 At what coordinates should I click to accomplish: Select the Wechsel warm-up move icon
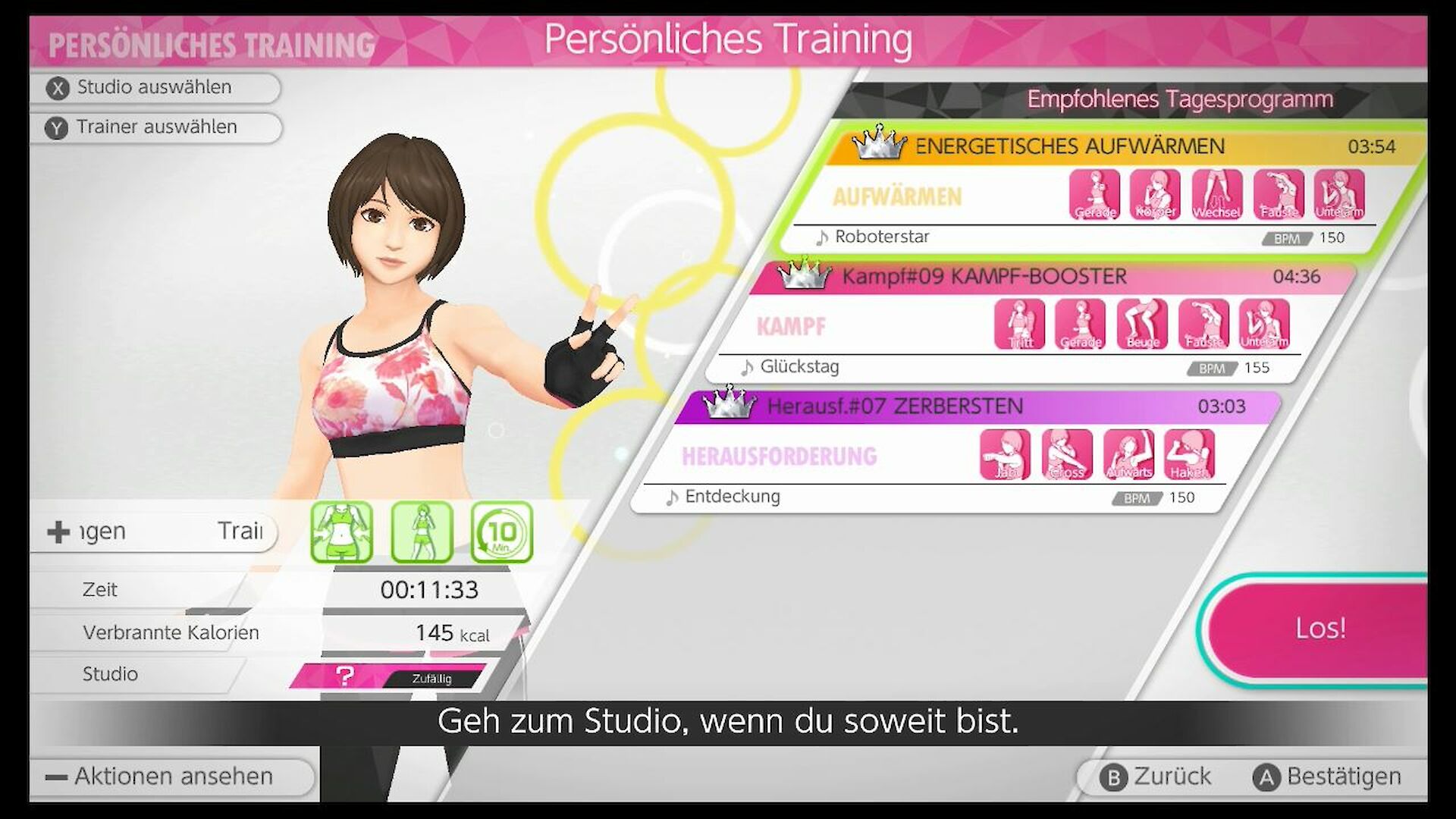coord(1216,195)
